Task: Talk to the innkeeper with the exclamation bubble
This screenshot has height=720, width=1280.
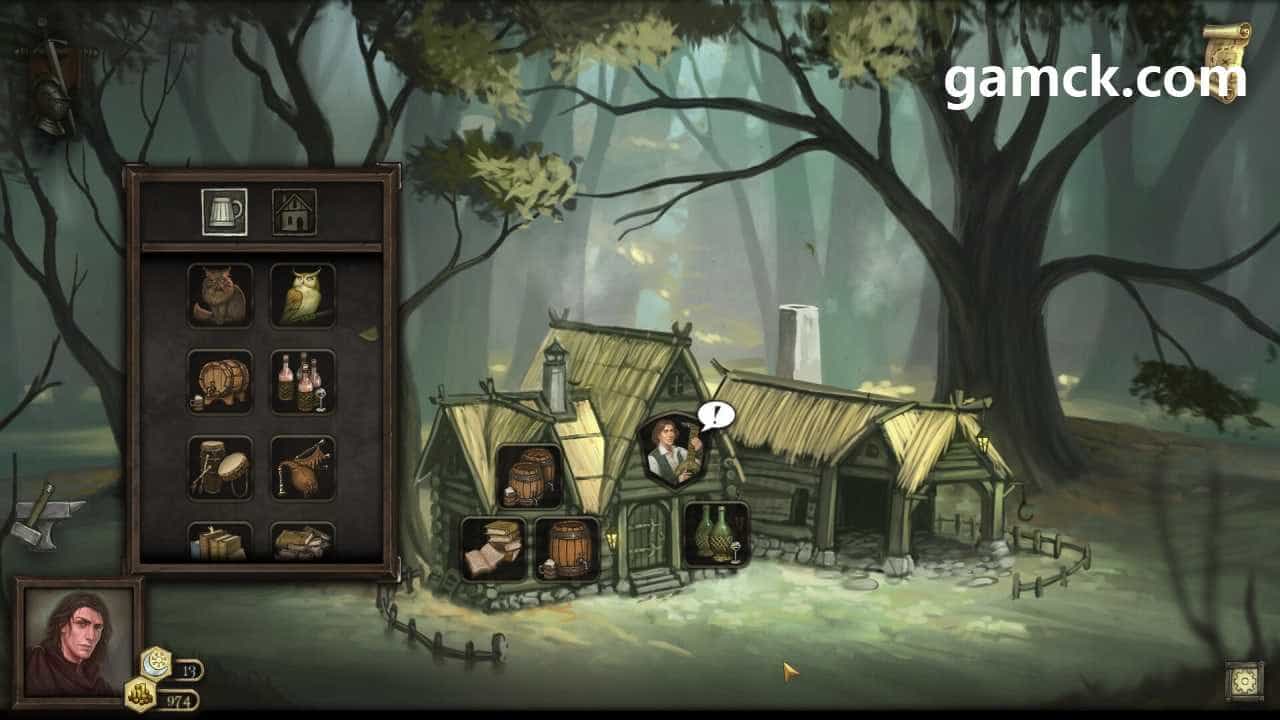Action: pos(673,452)
